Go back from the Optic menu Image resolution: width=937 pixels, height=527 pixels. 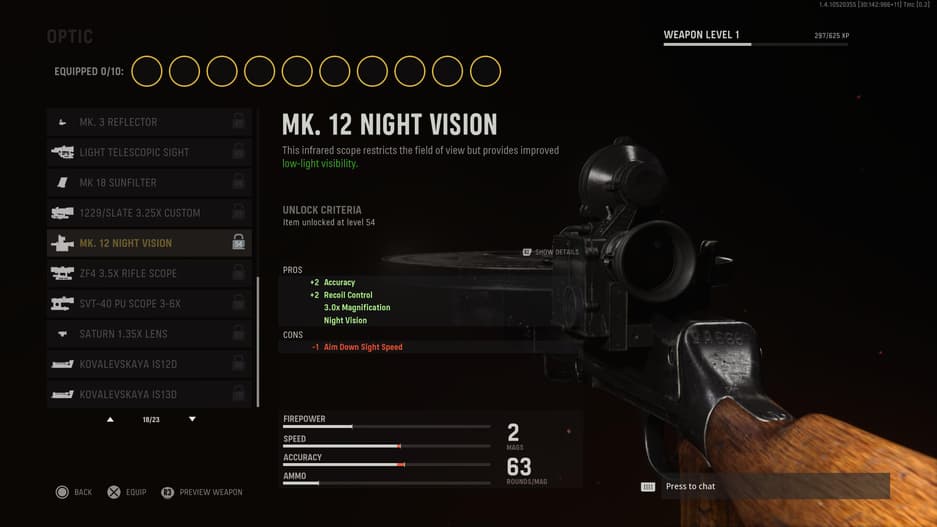73,492
